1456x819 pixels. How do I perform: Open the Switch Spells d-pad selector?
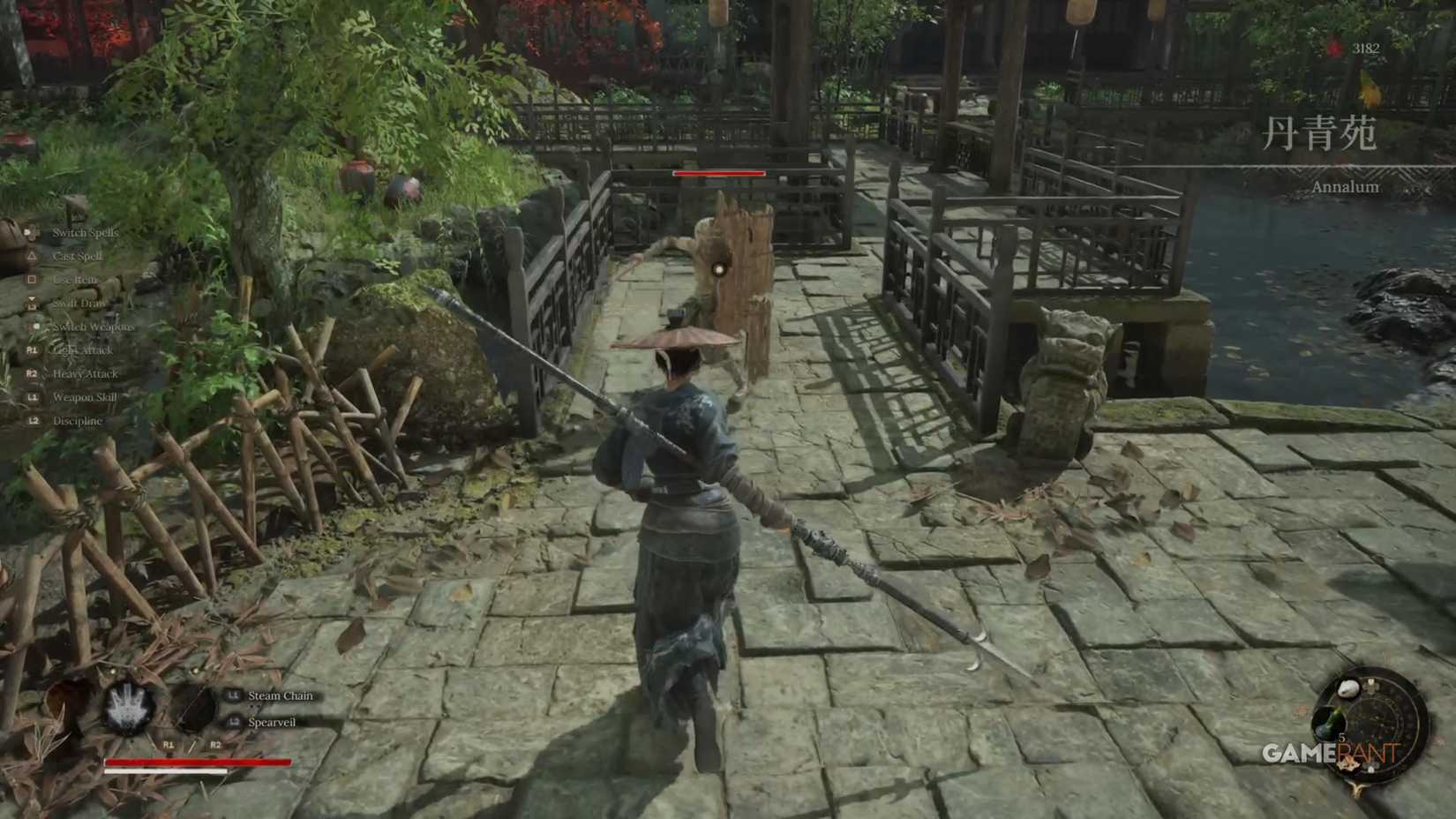84,233
